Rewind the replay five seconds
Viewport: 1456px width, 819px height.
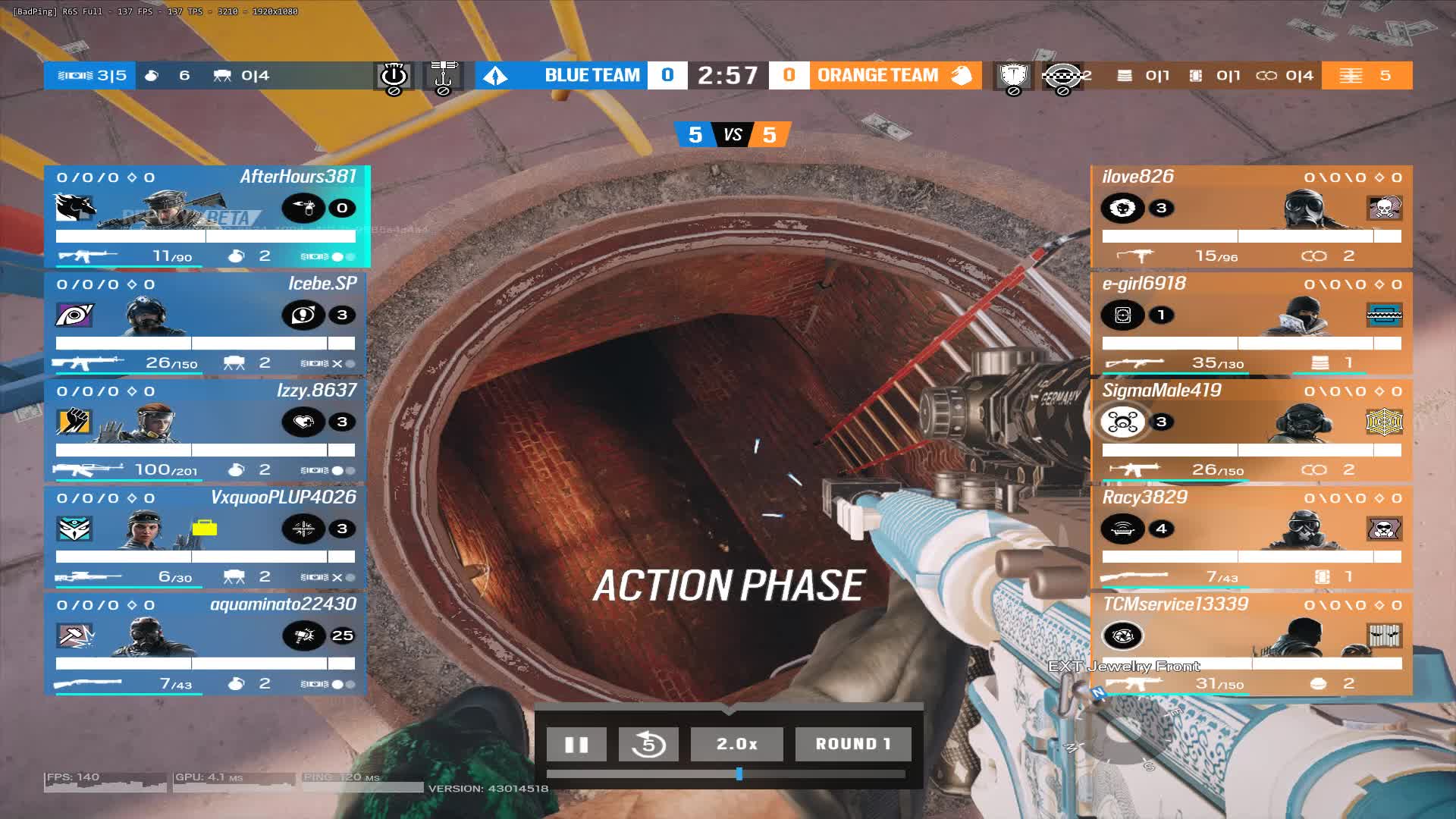(648, 744)
